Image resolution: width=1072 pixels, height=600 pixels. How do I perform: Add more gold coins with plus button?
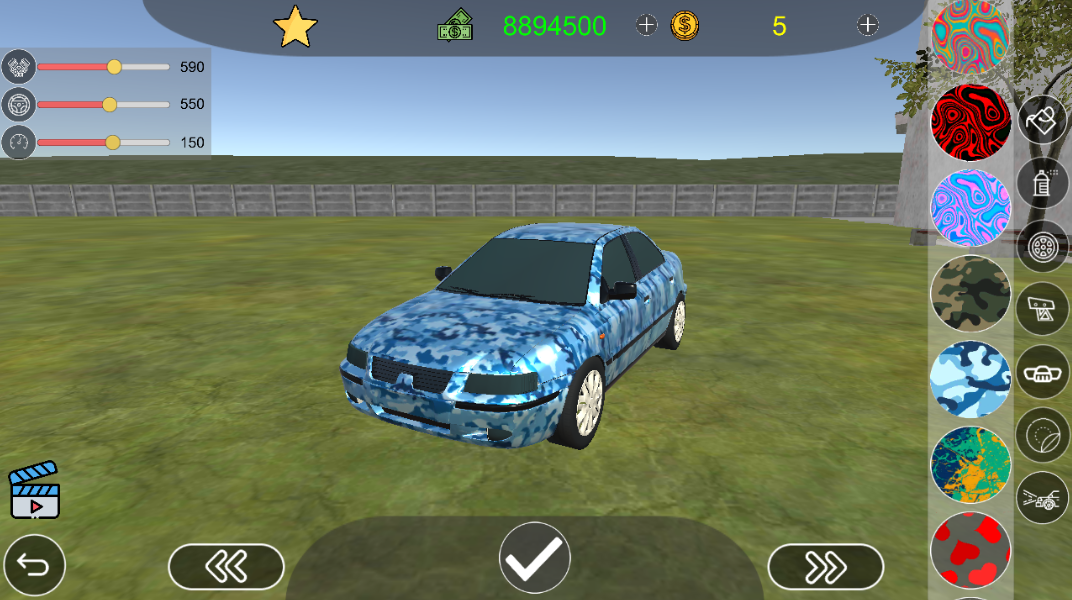(x=867, y=26)
